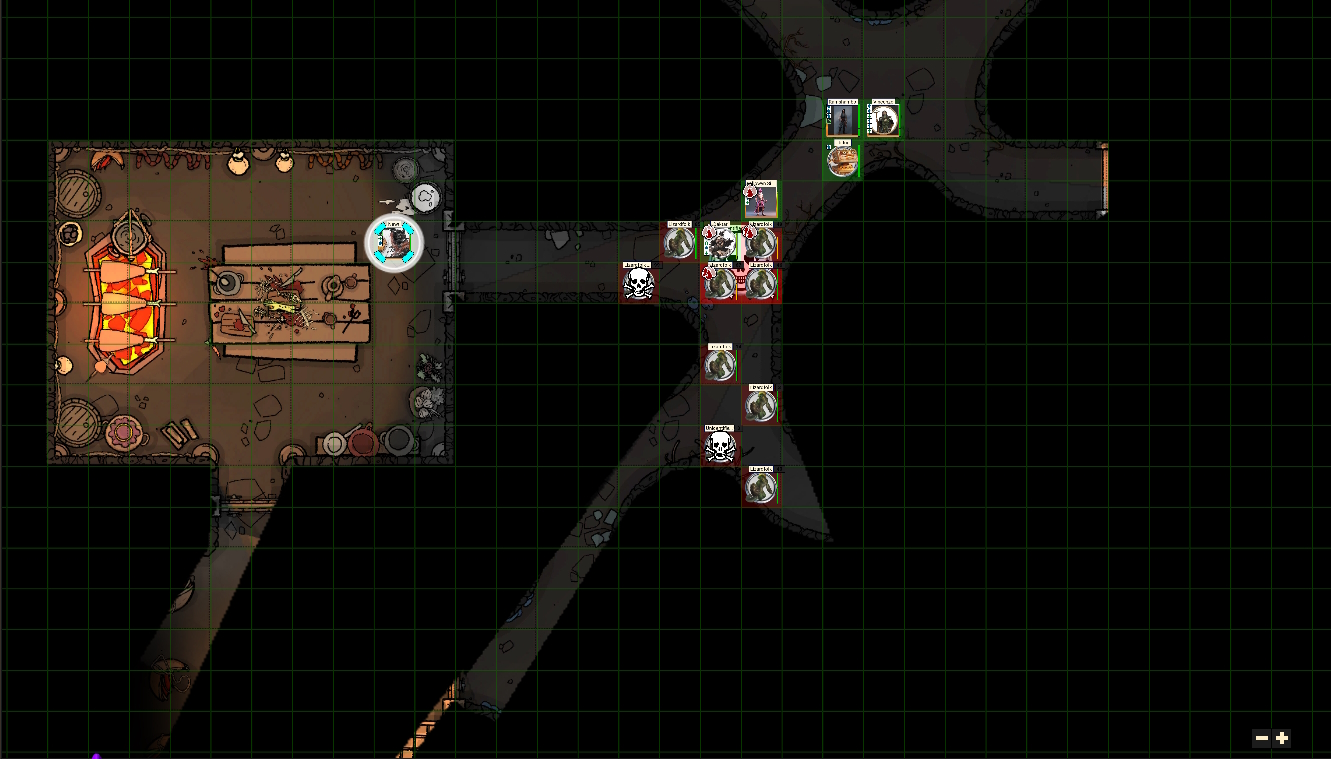Click the skull death marker left of the lizardfolk group
Image resolution: width=1331 pixels, height=759 pixels.
tap(639, 284)
